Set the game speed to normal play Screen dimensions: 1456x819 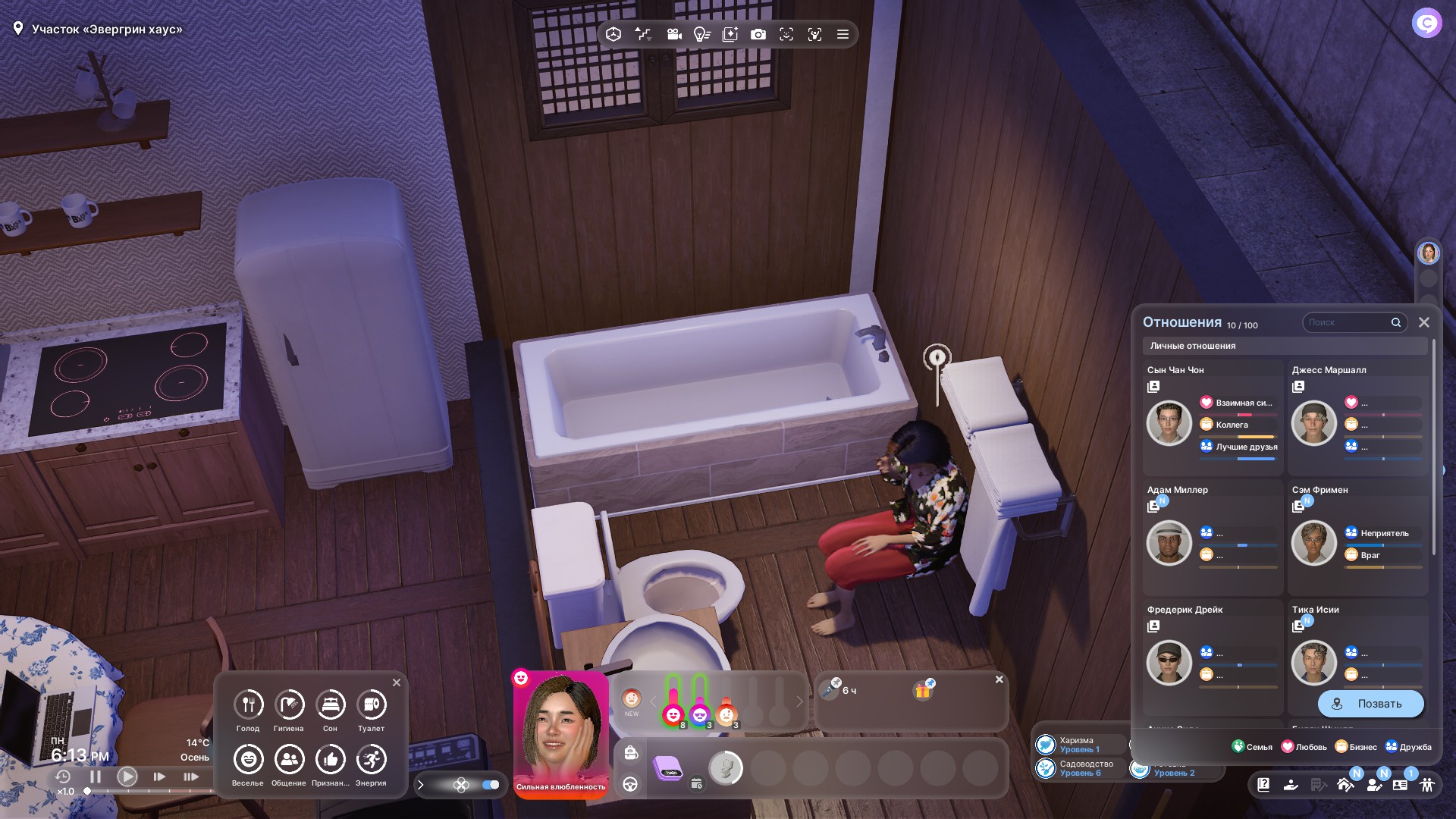[127, 777]
